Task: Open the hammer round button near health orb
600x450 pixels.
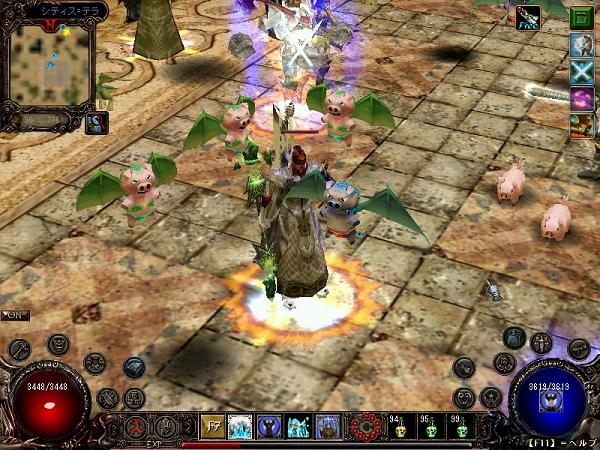Action: (20, 349)
